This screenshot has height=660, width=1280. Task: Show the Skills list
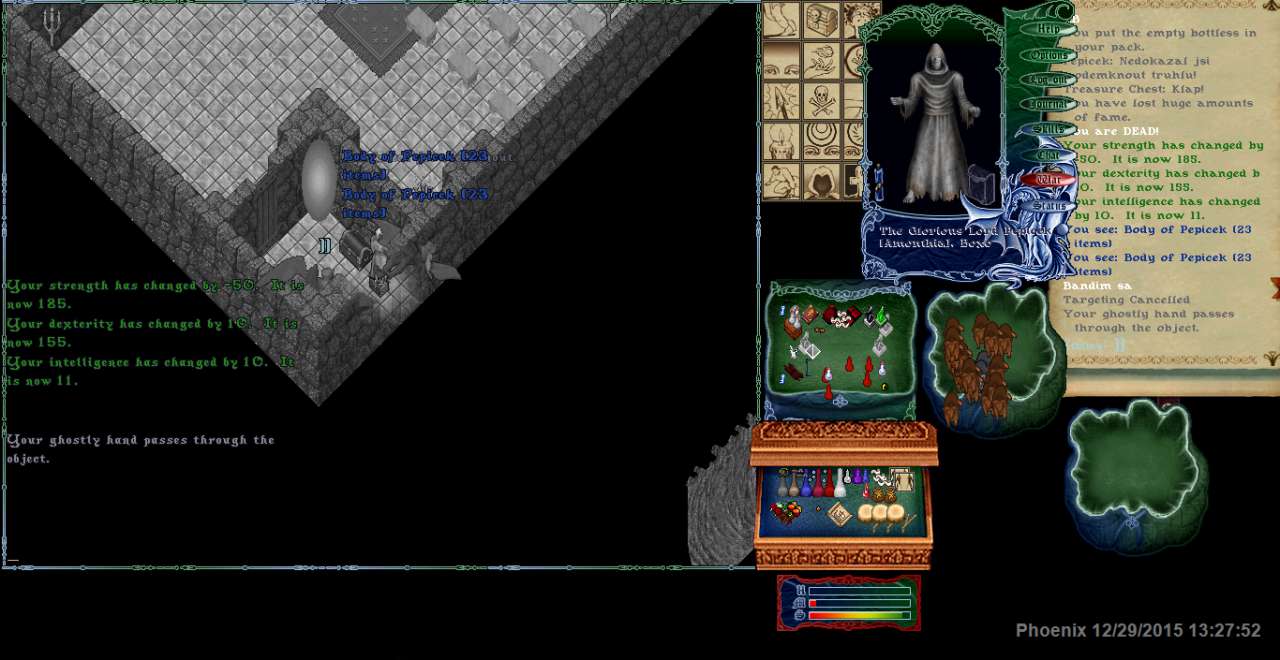click(x=1047, y=129)
